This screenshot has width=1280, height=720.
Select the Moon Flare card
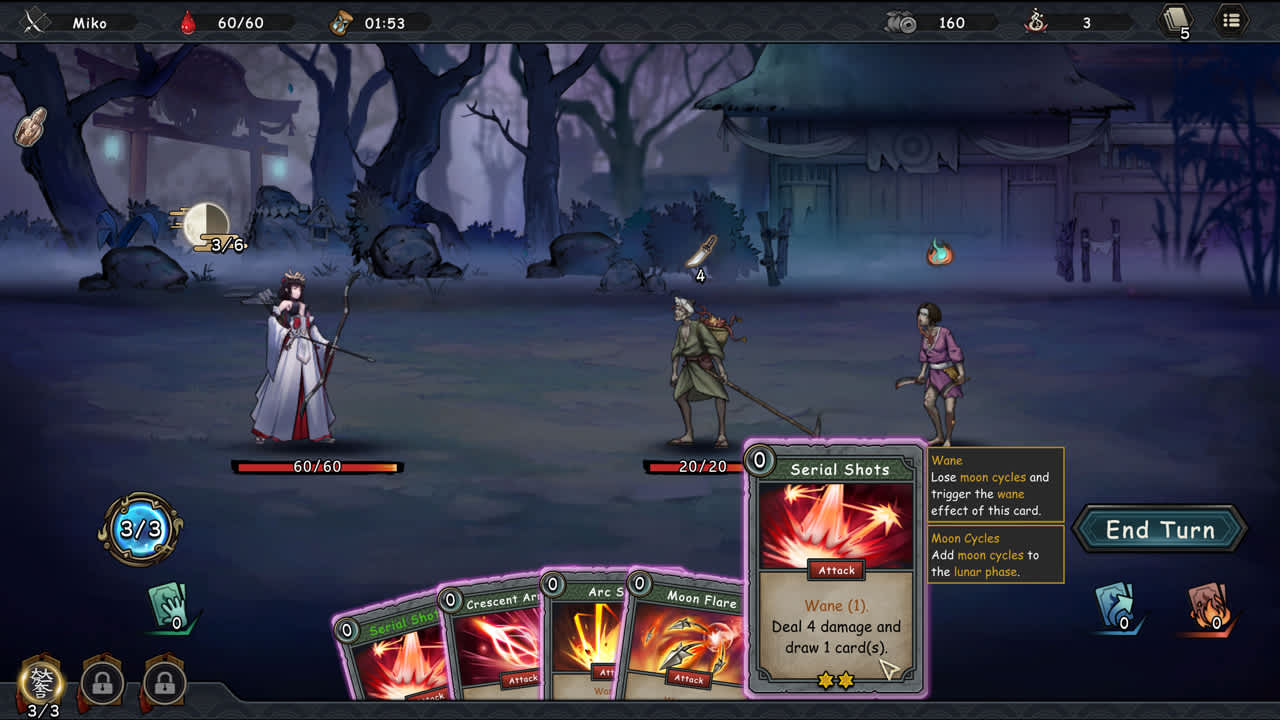pyautogui.click(x=690, y=640)
